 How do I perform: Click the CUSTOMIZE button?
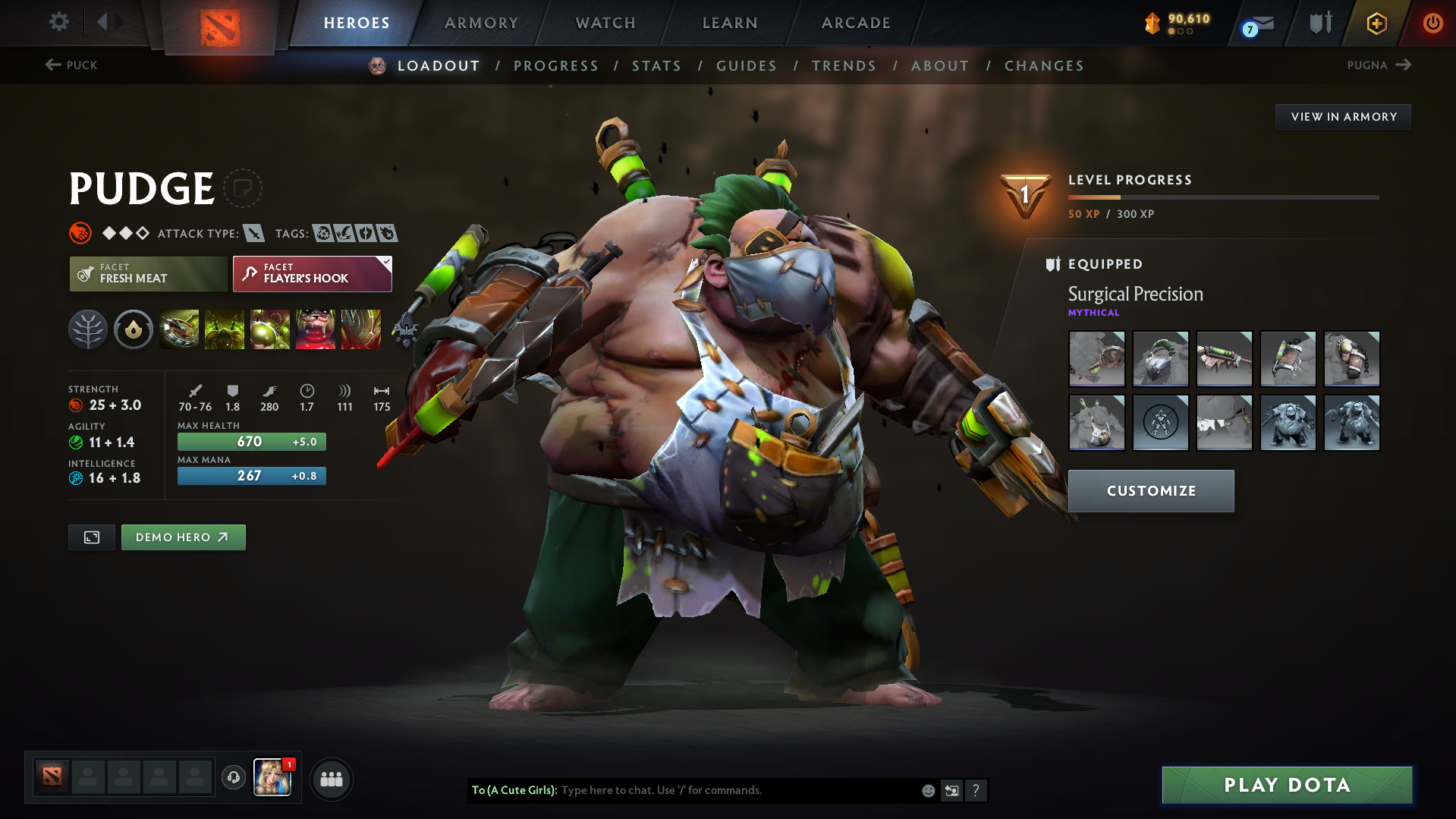pos(1150,491)
